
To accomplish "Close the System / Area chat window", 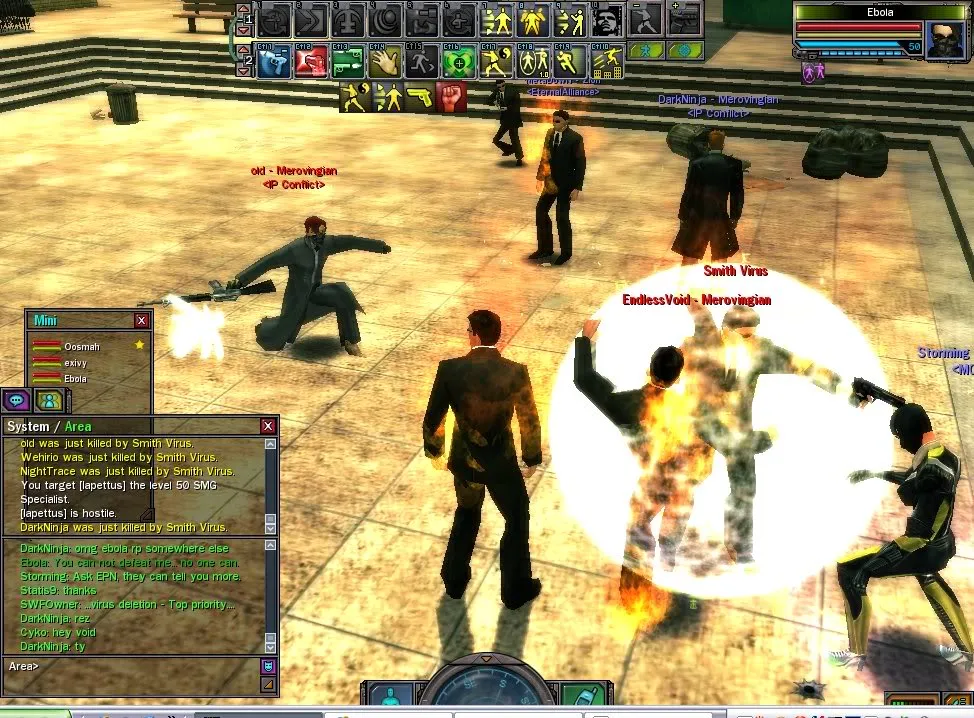I will [x=268, y=426].
